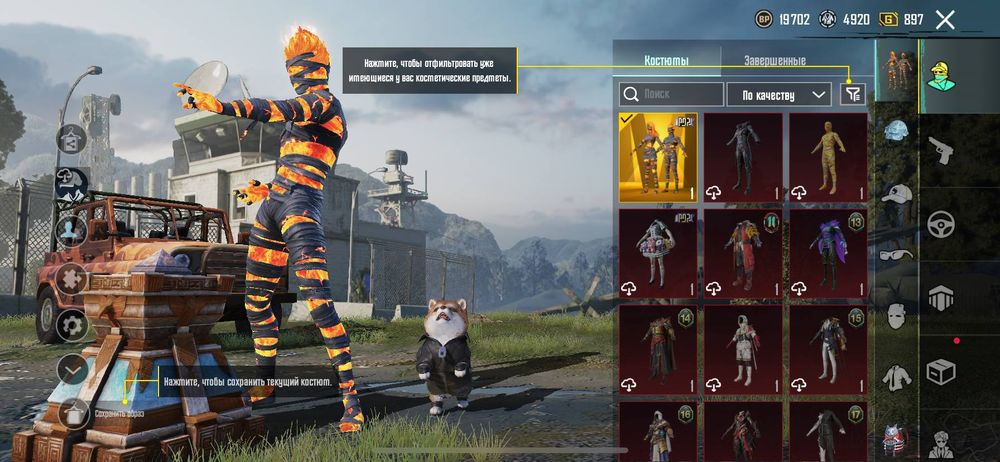Open the supply crate box section

pos(941,371)
